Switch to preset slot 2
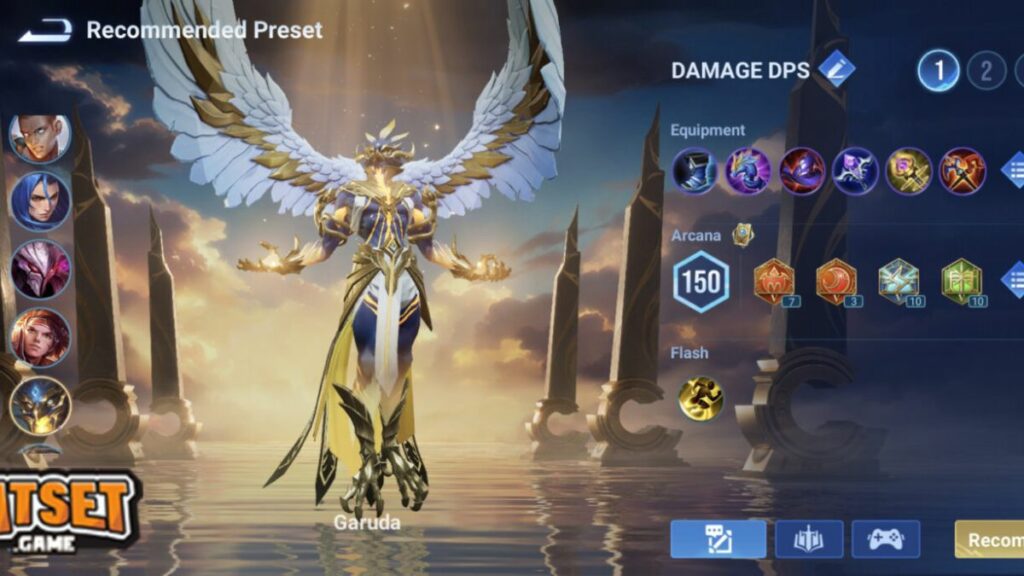Viewport: 1024px width, 576px height. (x=986, y=71)
